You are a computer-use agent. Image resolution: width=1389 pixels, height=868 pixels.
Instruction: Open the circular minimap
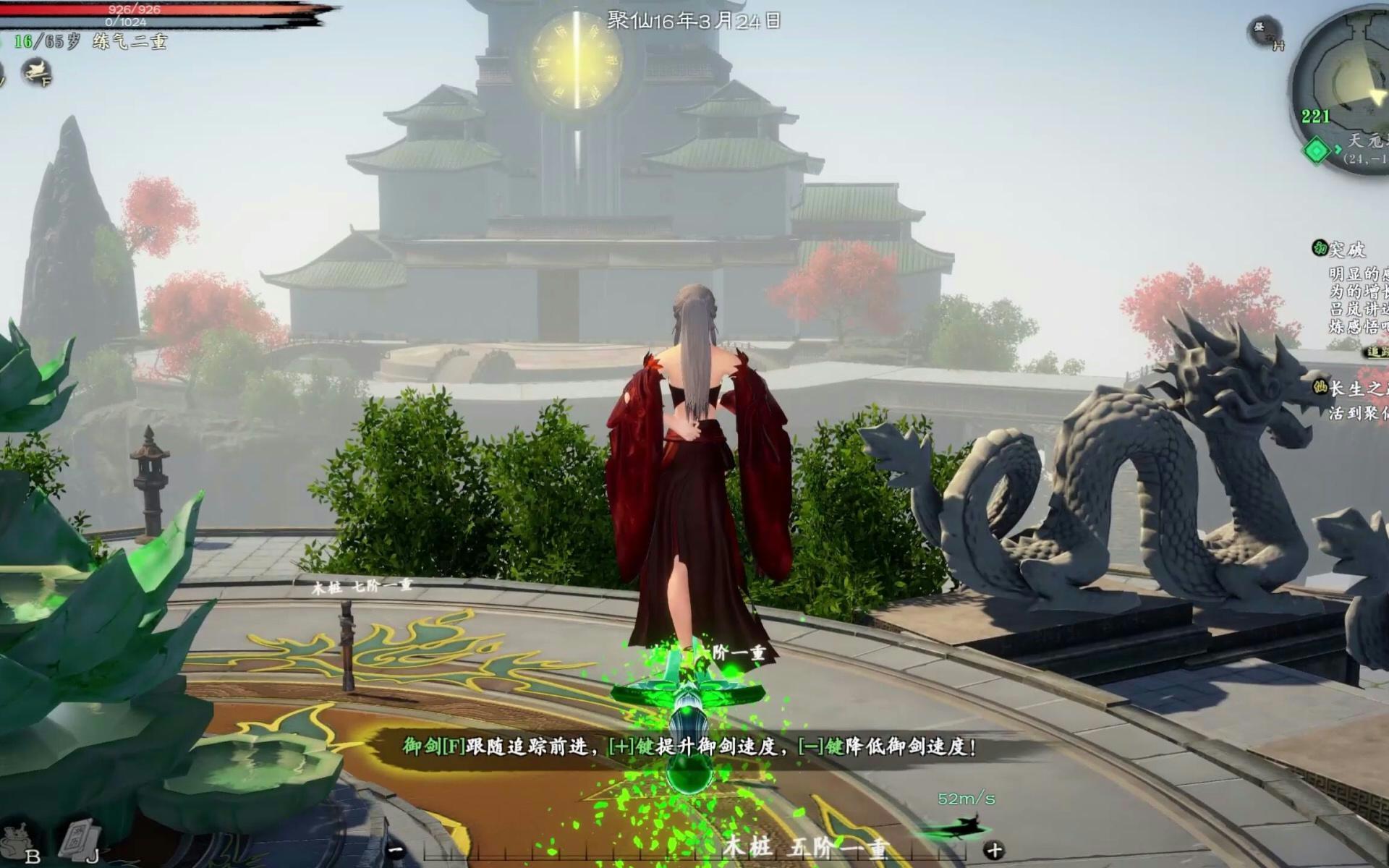[x=1347, y=81]
